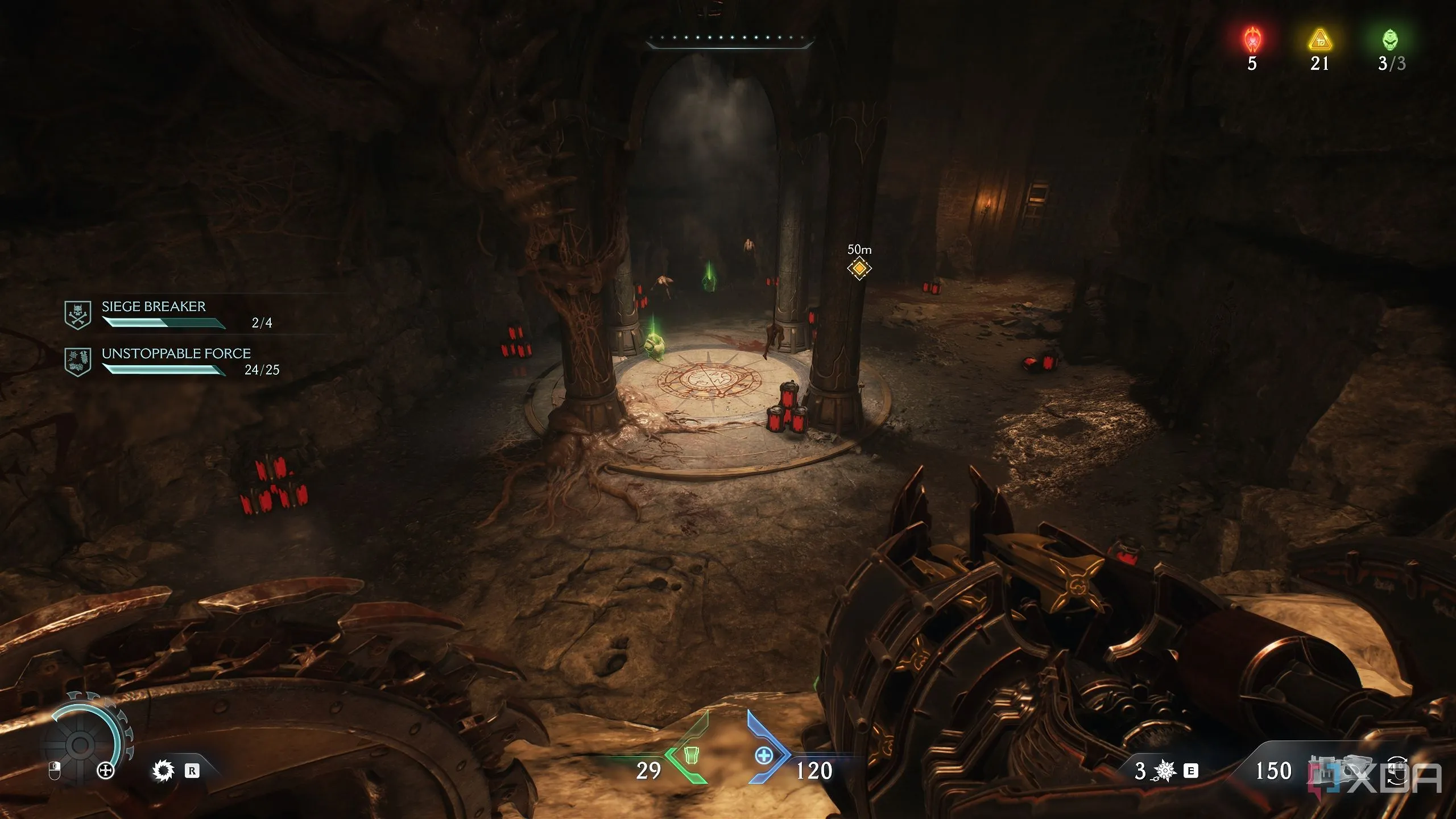Select the gold triangle currency icon
The width and height of the screenshot is (1456, 819).
tap(1319, 41)
